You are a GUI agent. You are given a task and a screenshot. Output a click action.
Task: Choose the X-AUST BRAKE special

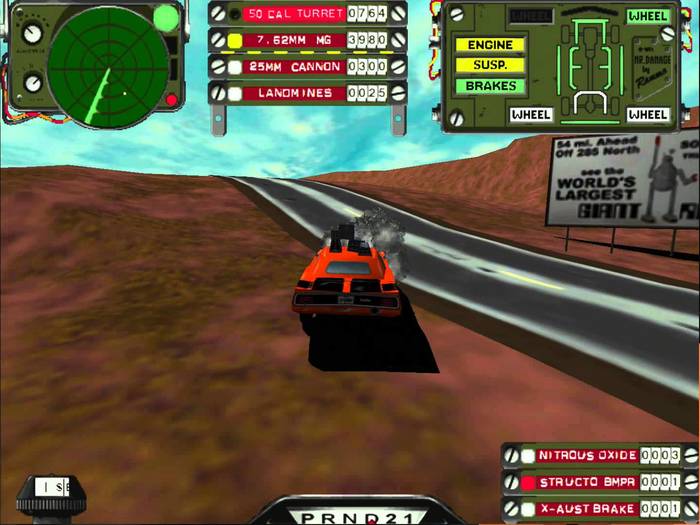pos(587,509)
